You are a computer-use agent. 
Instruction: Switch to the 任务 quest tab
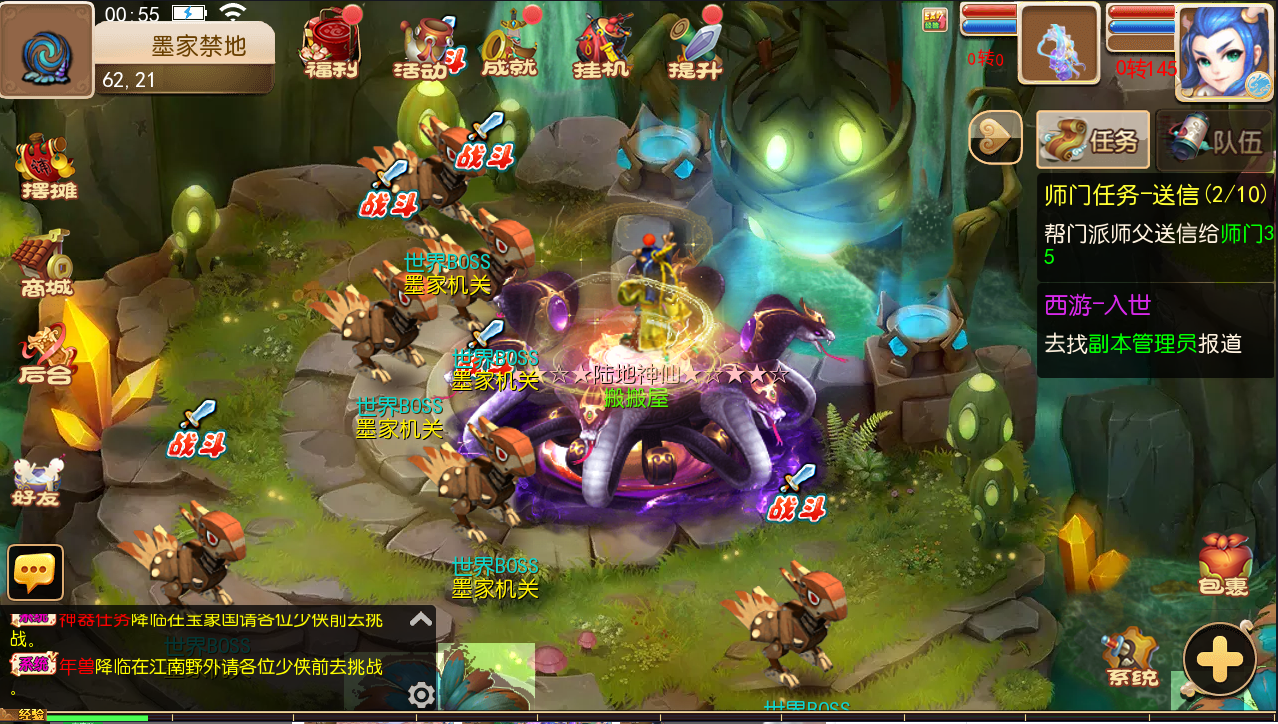click(1092, 140)
